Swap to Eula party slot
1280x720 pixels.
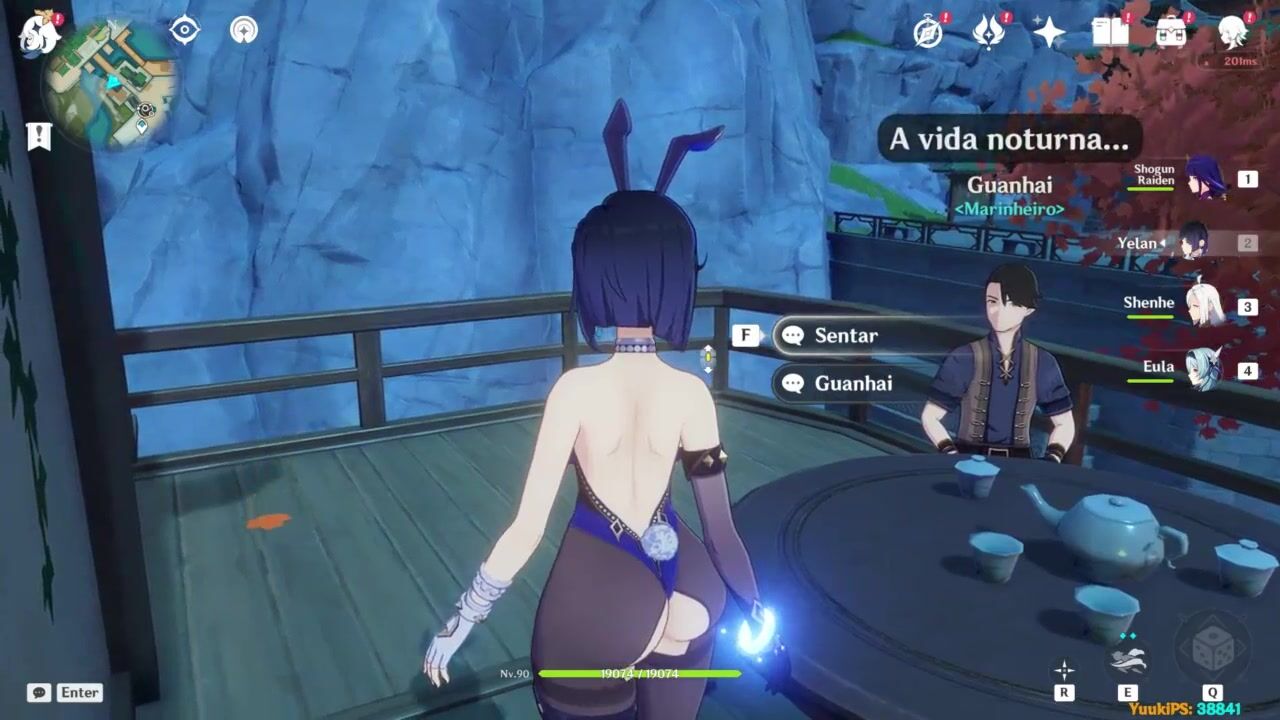point(1205,370)
